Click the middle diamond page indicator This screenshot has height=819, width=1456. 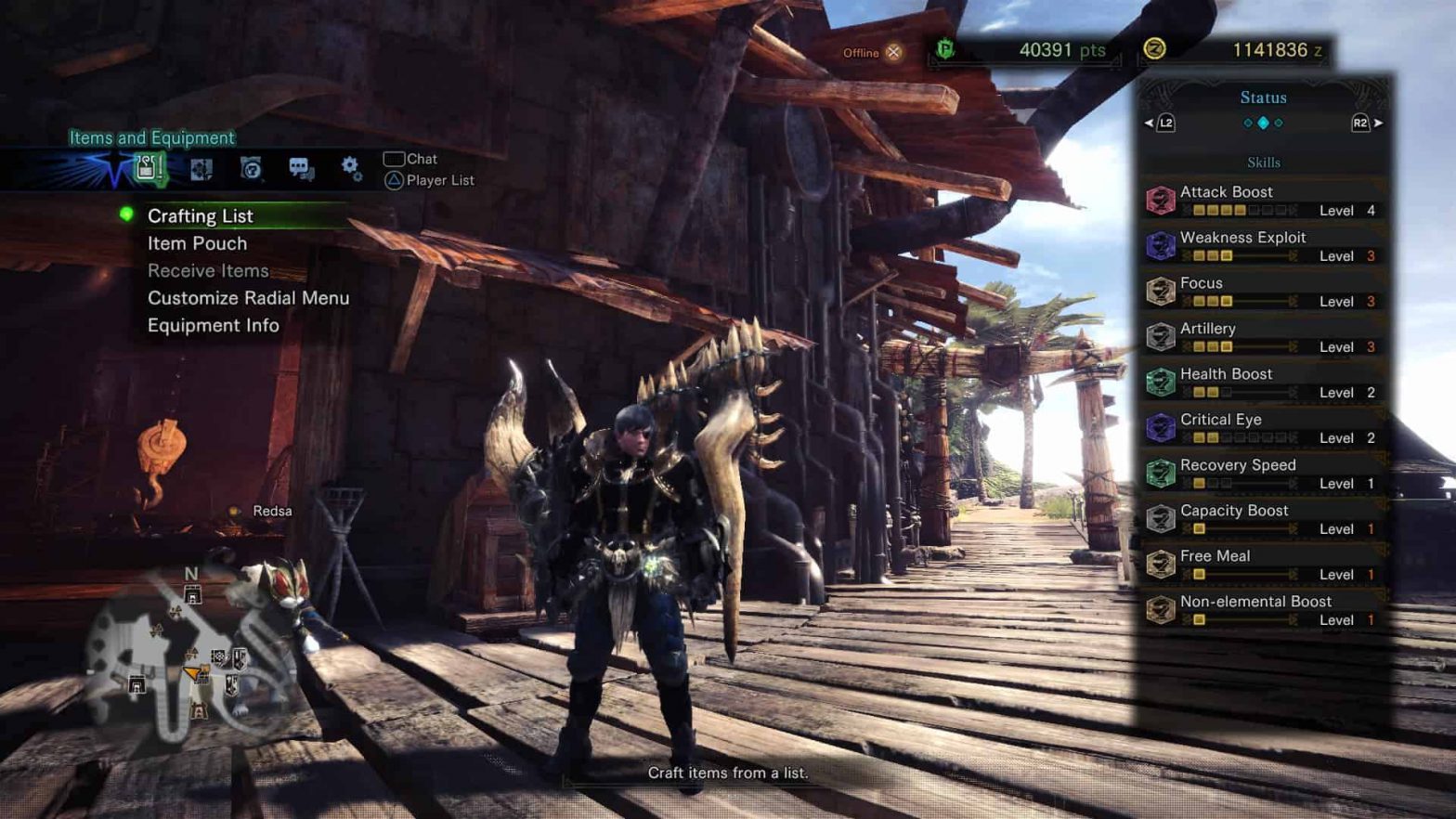coord(1264,123)
